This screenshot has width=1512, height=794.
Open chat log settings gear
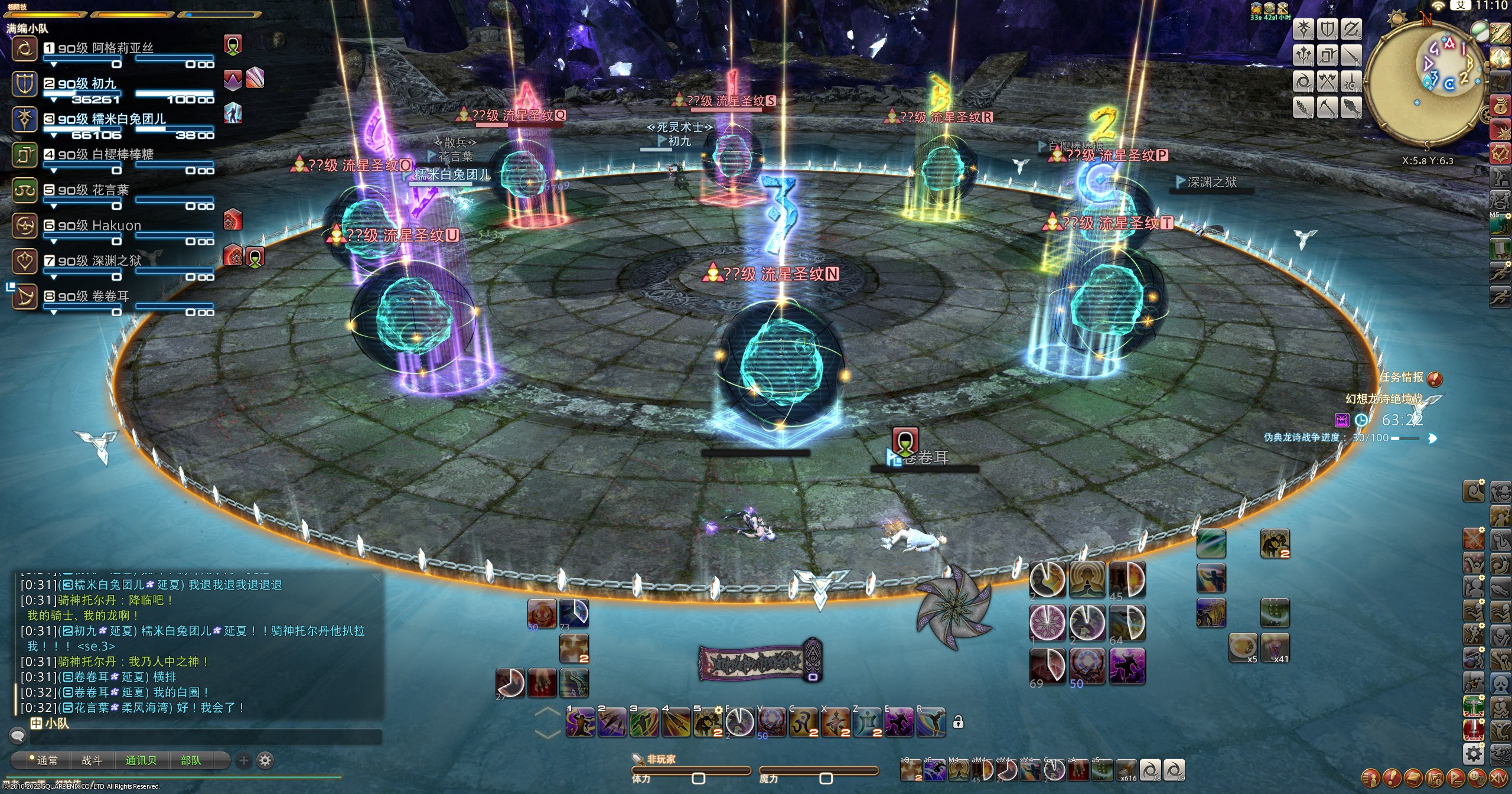[x=265, y=760]
